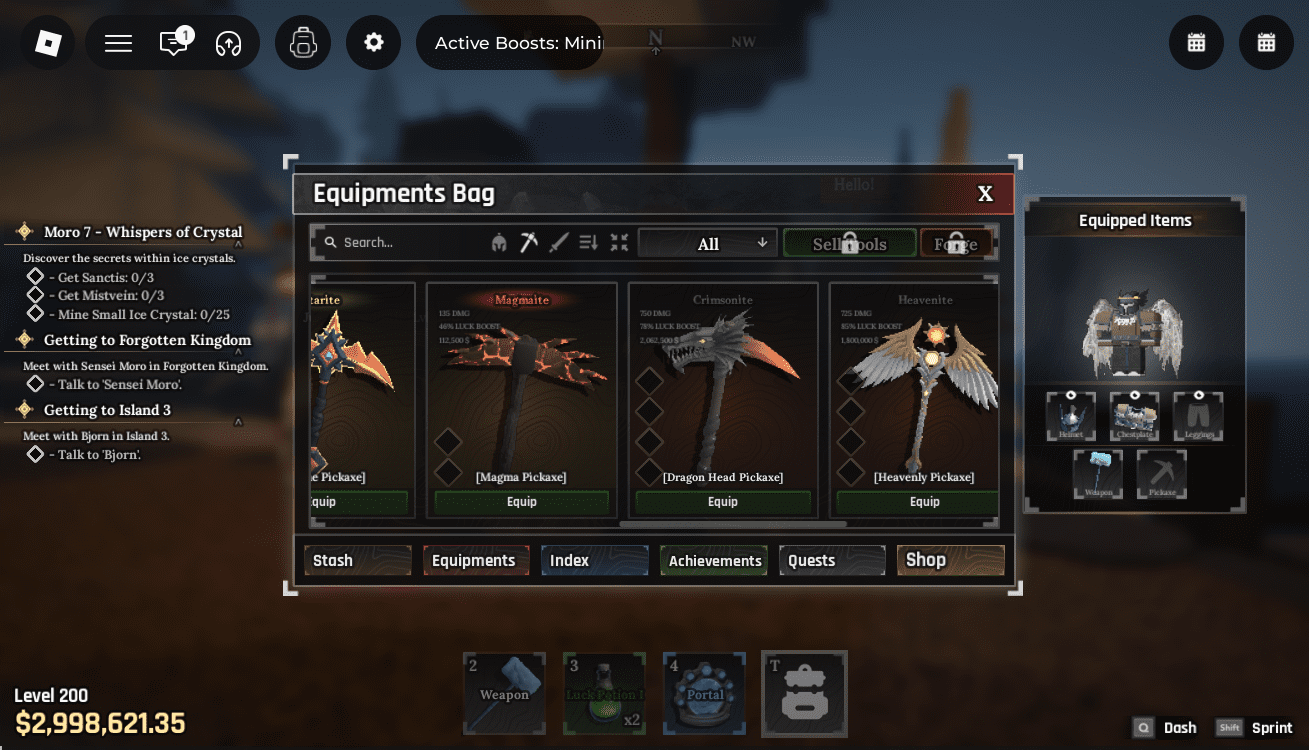Select the pickaxe filter icon in toolbar

[528, 242]
